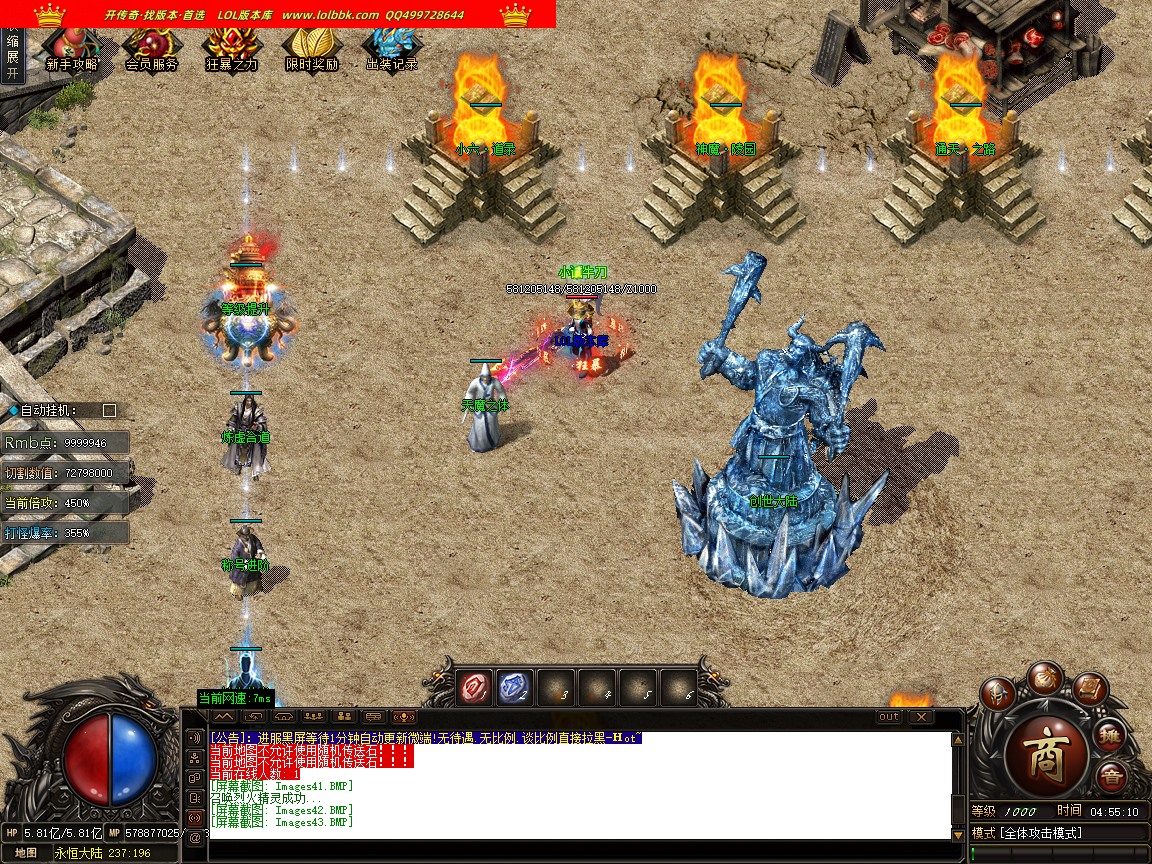Click the 摊 stall button

point(1112,737)
